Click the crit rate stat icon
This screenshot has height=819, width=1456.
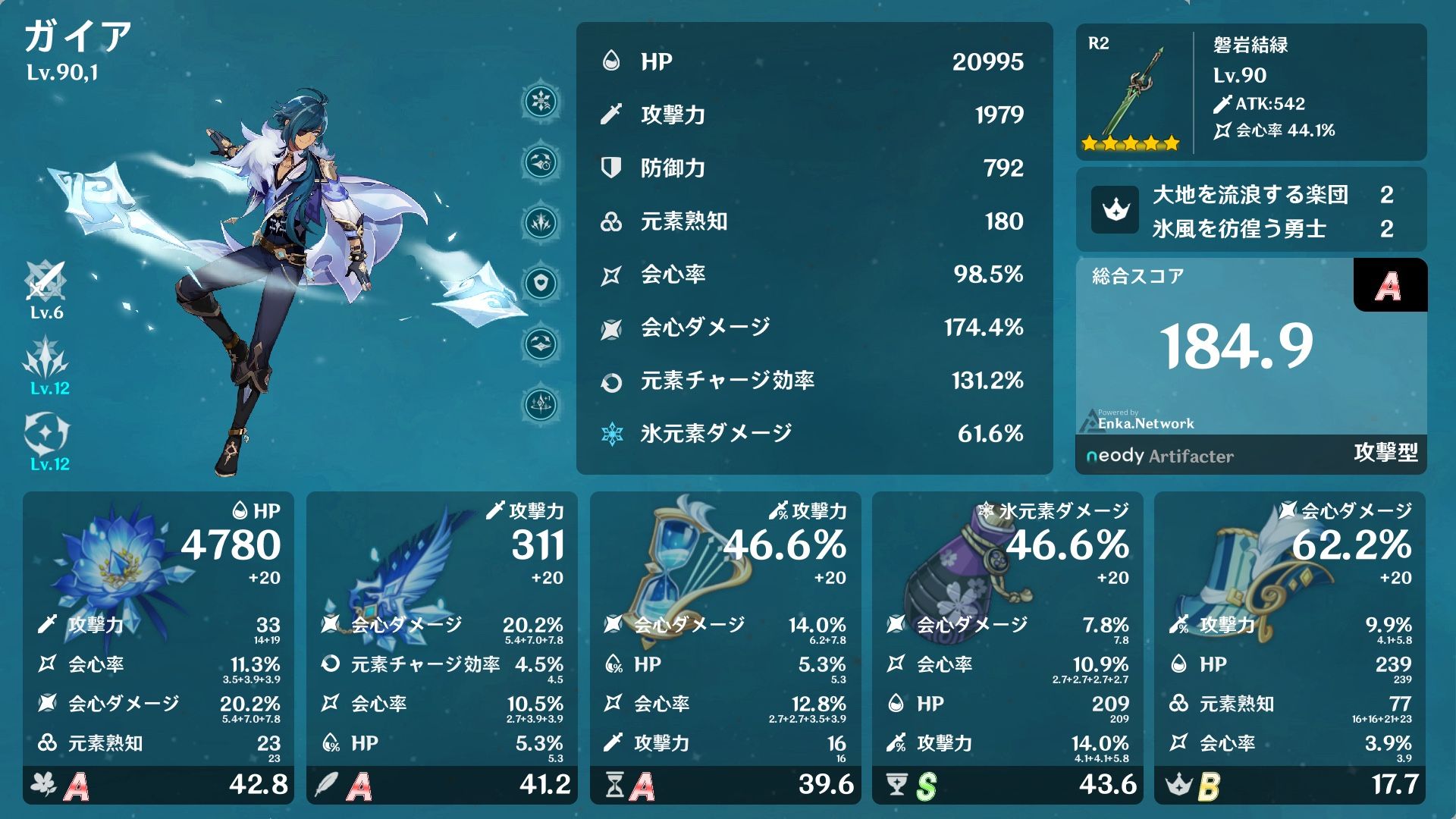click(611, 275)
